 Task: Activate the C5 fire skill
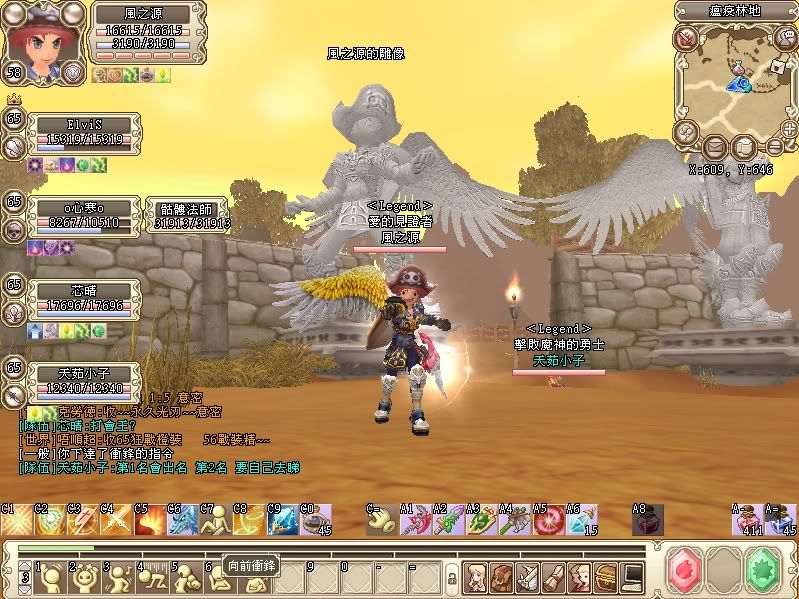pos(148,521)
